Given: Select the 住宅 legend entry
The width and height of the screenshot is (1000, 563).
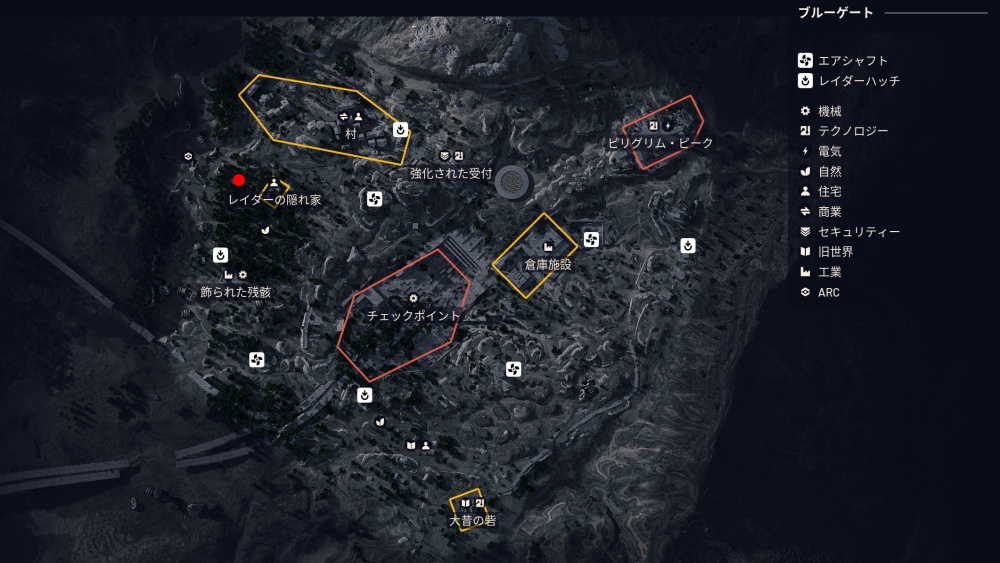Looking at the screenshot, I should pyautogui.click(x=829, y=191).
